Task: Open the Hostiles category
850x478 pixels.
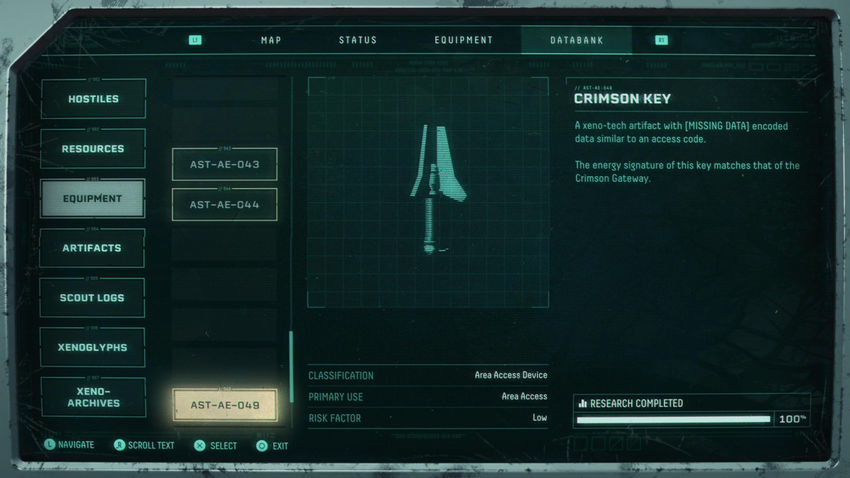Action: coord(93,99)
